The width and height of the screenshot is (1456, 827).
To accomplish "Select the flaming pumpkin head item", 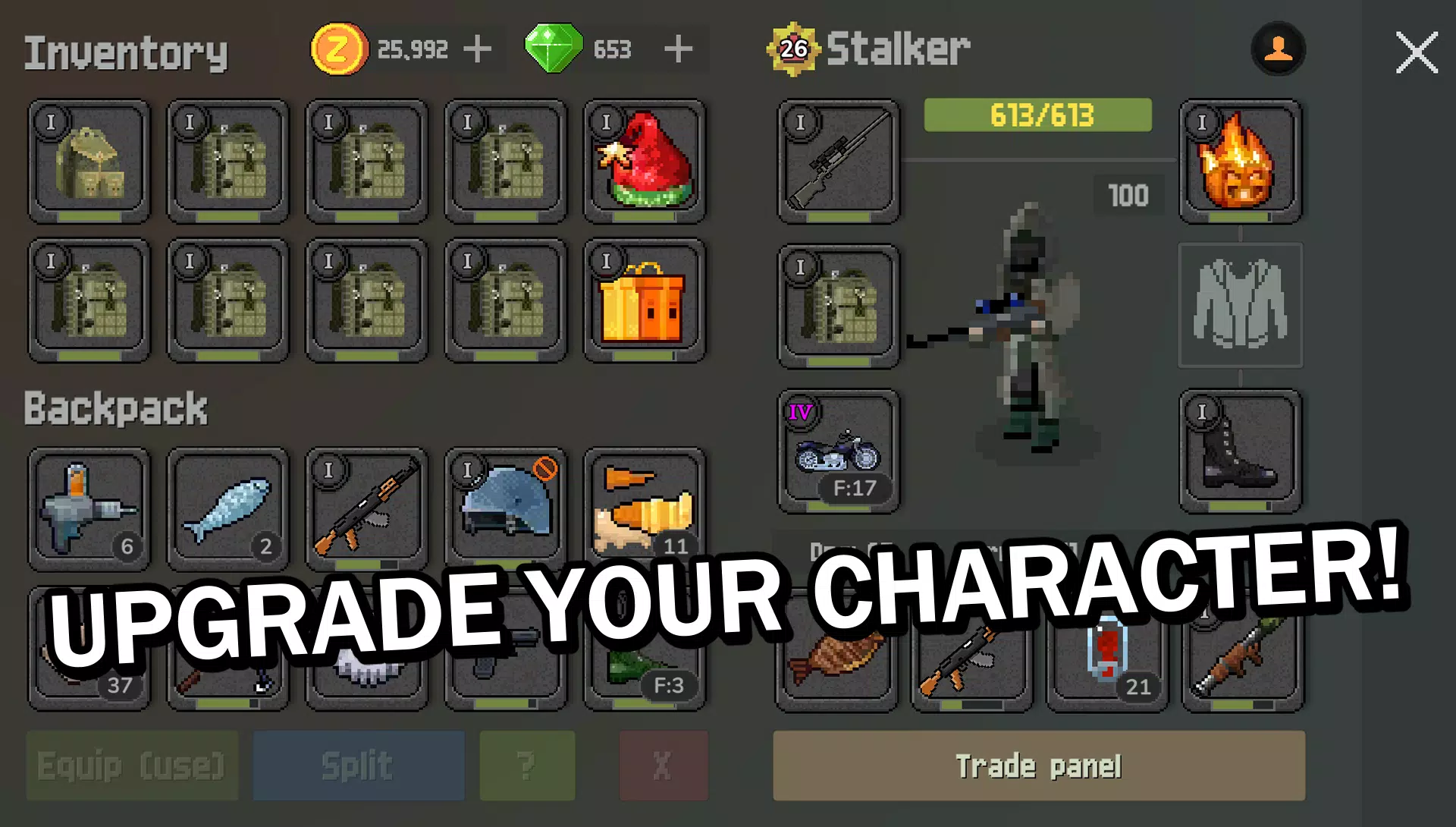I will point(1239,162).
